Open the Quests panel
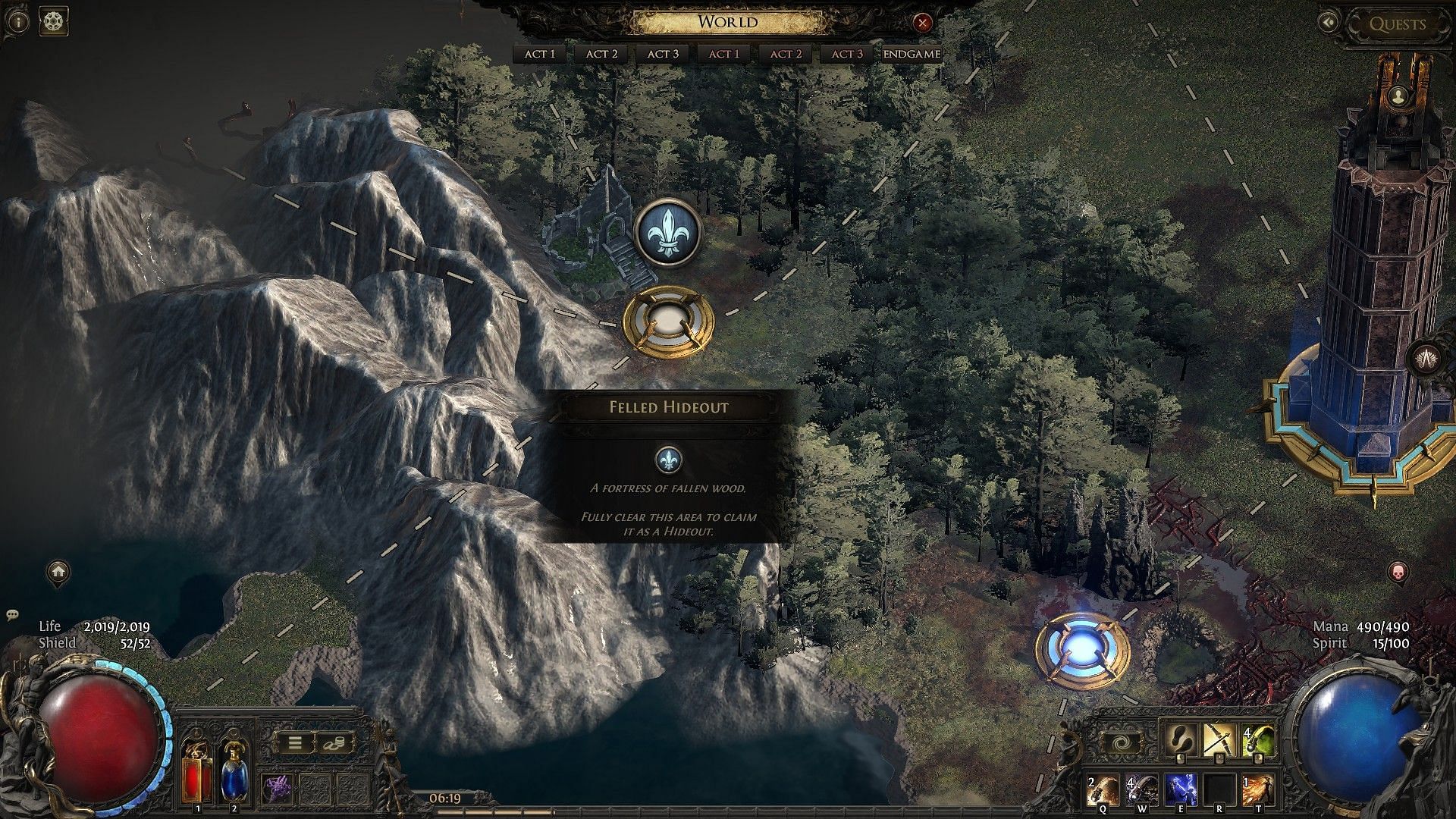1456x819 pixels. (1397, 24)
